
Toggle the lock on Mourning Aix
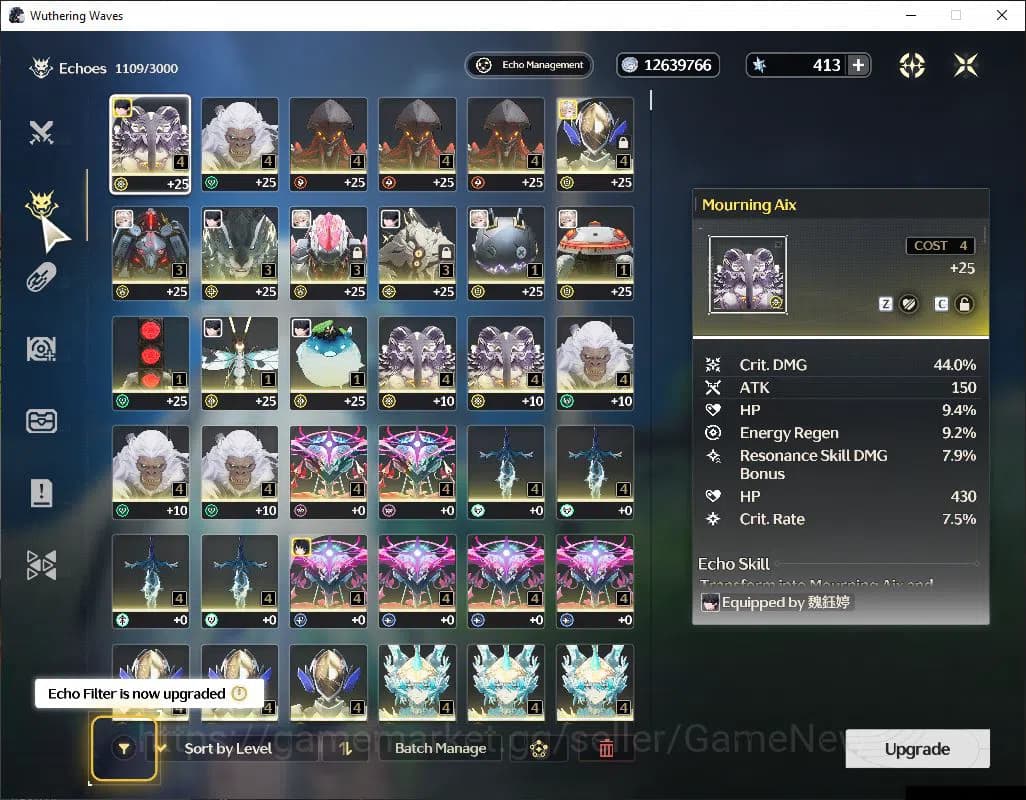(x=964, y=304)
